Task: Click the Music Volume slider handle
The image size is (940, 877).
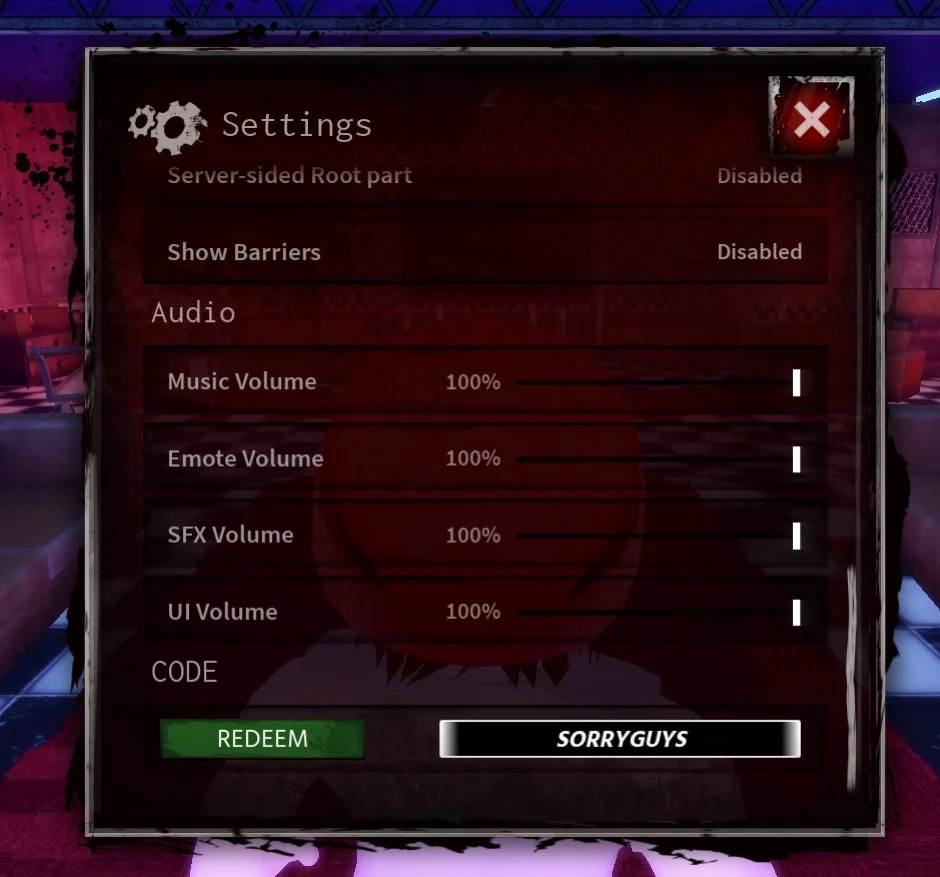Action: [796, 382]
